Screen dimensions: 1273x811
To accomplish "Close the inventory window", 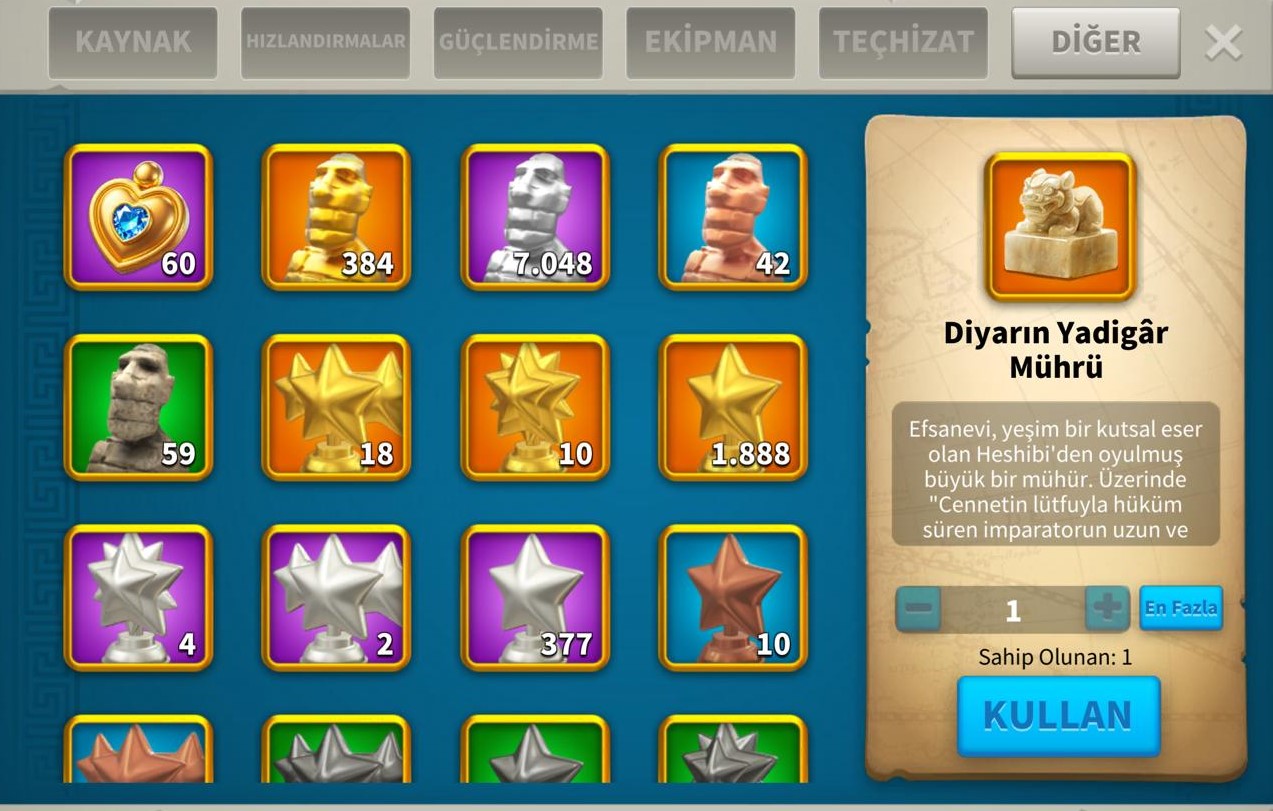I will point(1223,43).
